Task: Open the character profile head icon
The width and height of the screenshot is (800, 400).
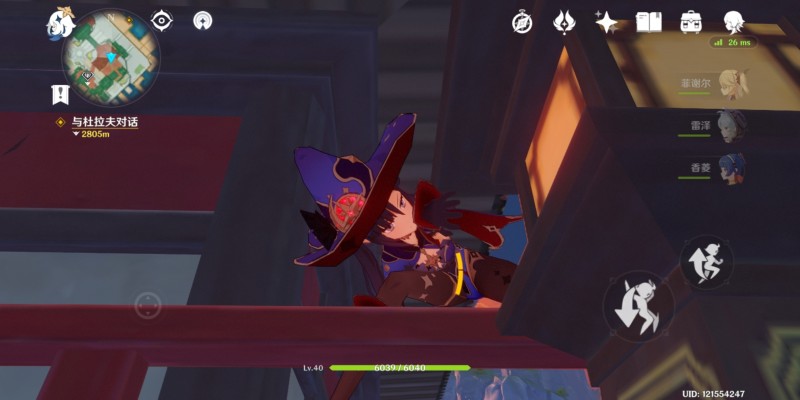Action: [734, 22]
